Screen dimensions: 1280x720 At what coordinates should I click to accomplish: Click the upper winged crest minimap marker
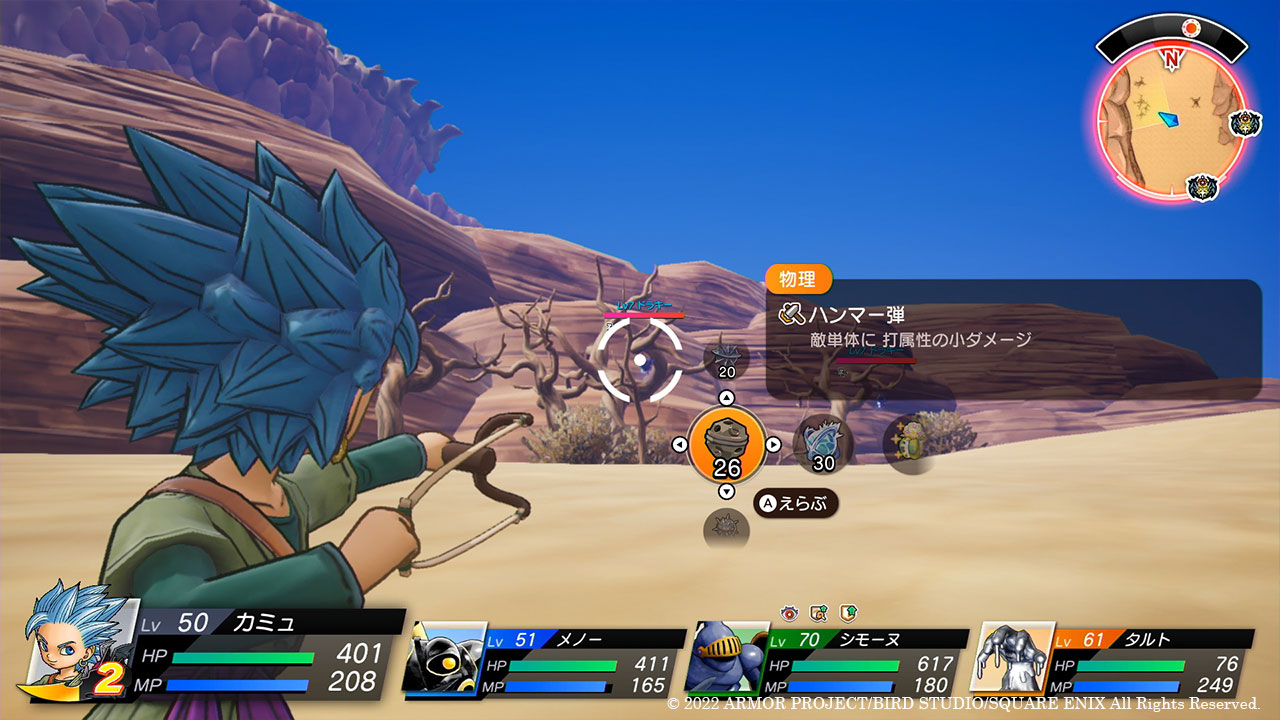click(1245, 124)
